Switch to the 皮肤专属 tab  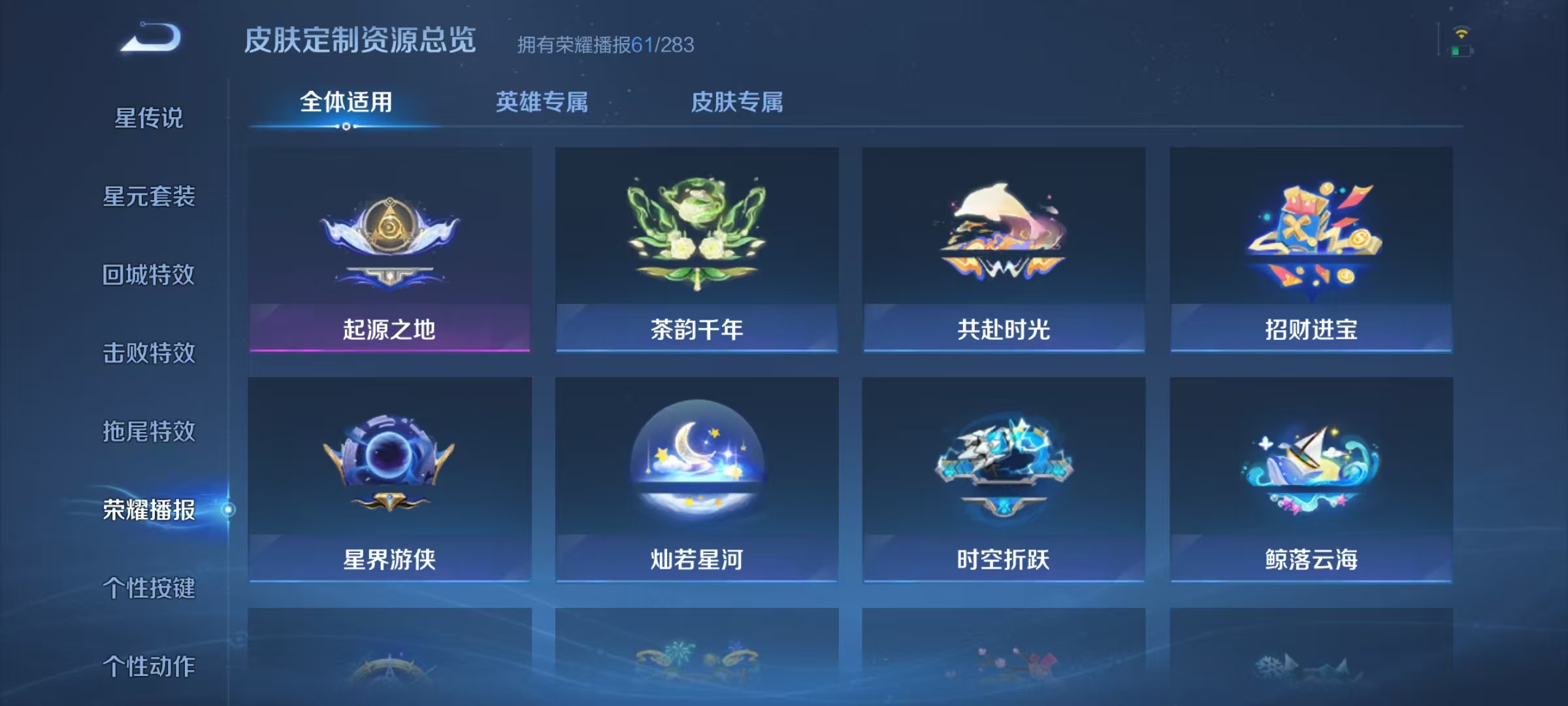tap(738, 101)
